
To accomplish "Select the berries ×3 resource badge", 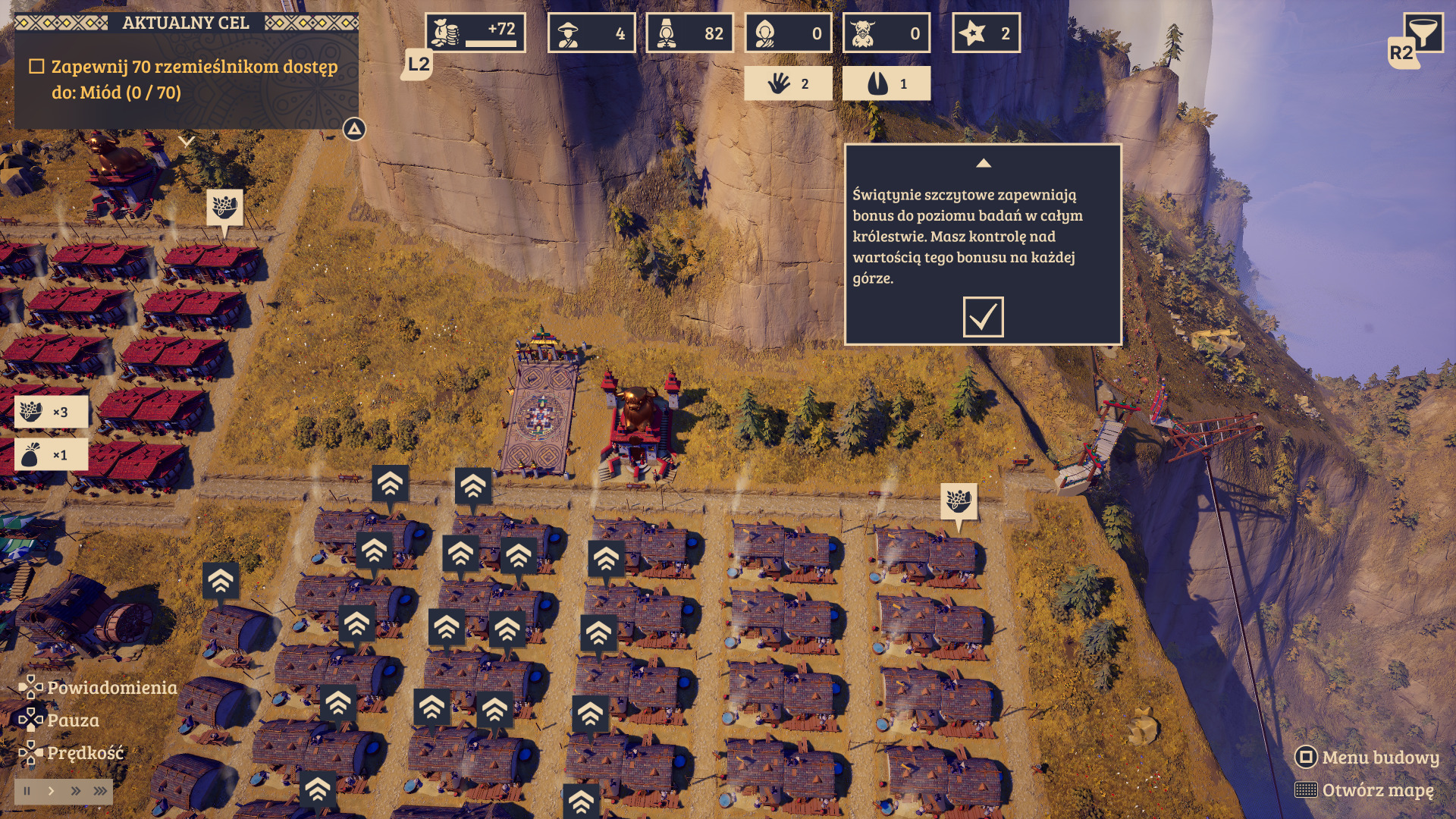I will coord(51,412).
